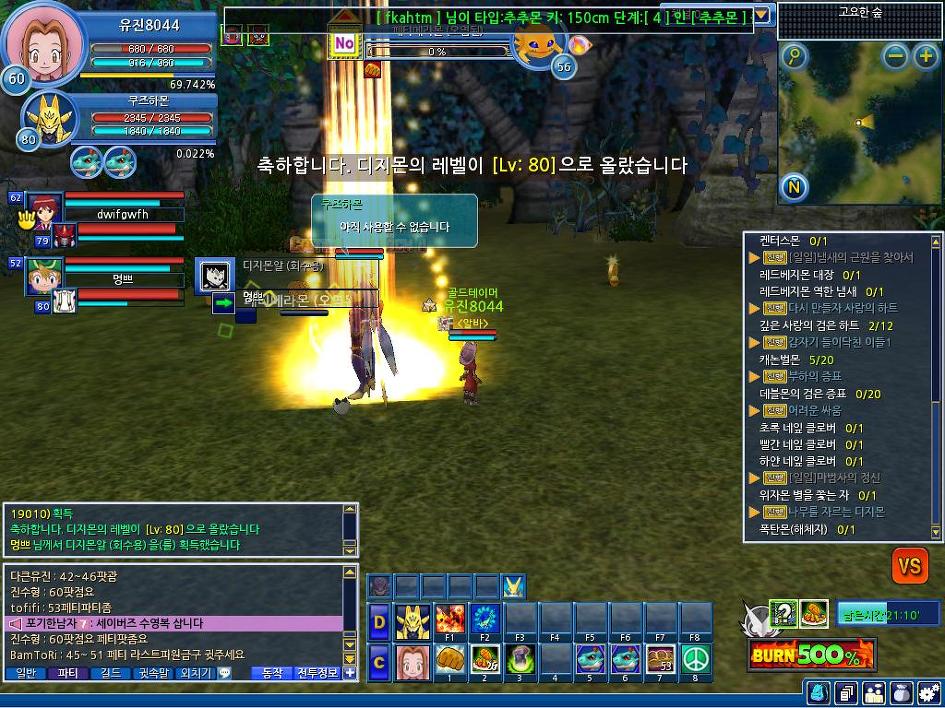Image resolution: width=945 pixels, height=708 pixels.
Task: Open the community people icon
Action: [x=874, y=692]
